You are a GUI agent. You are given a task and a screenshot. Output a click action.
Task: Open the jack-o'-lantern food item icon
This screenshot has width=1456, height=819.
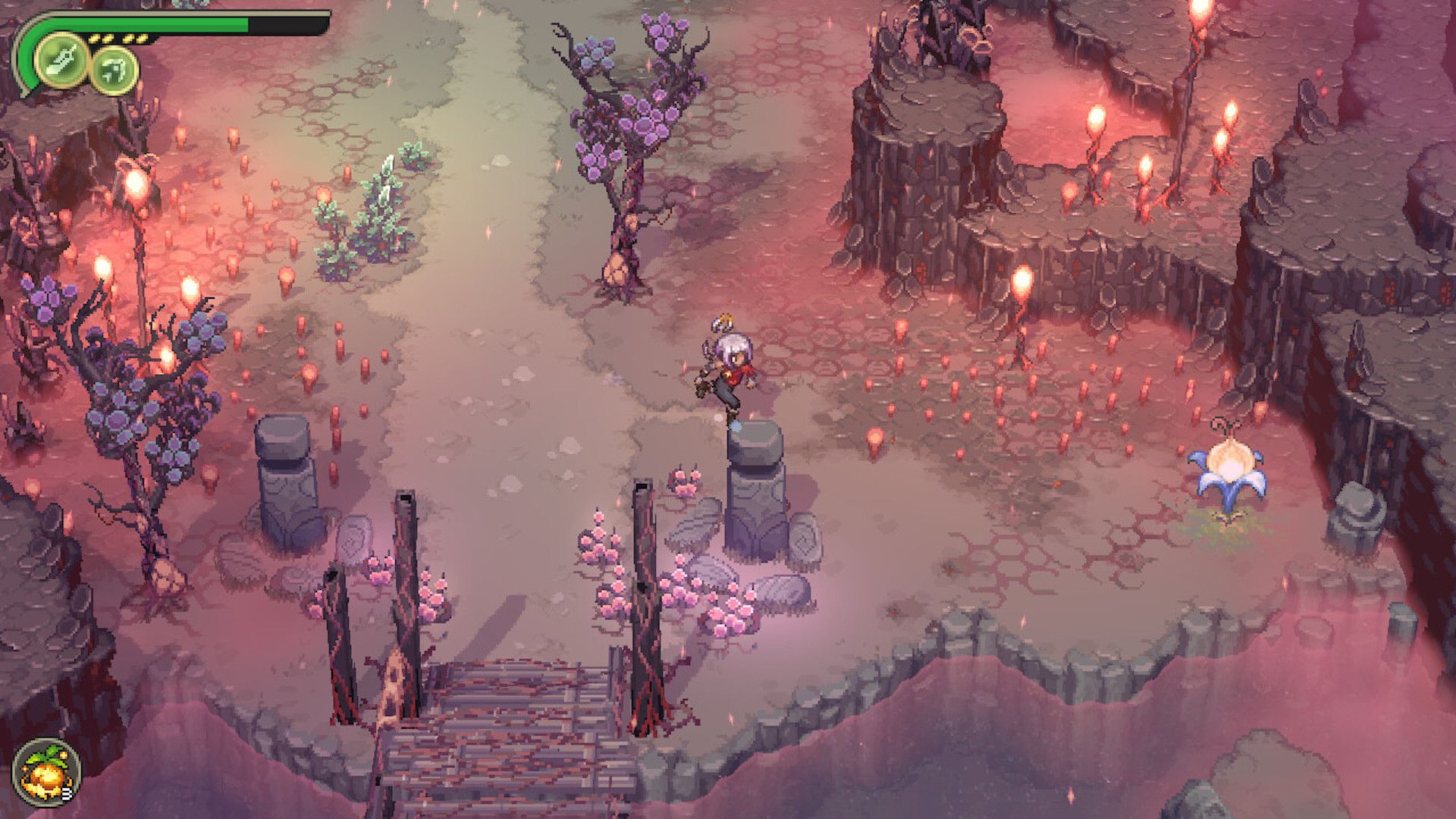pyautogui.click(x=45, y=772)
